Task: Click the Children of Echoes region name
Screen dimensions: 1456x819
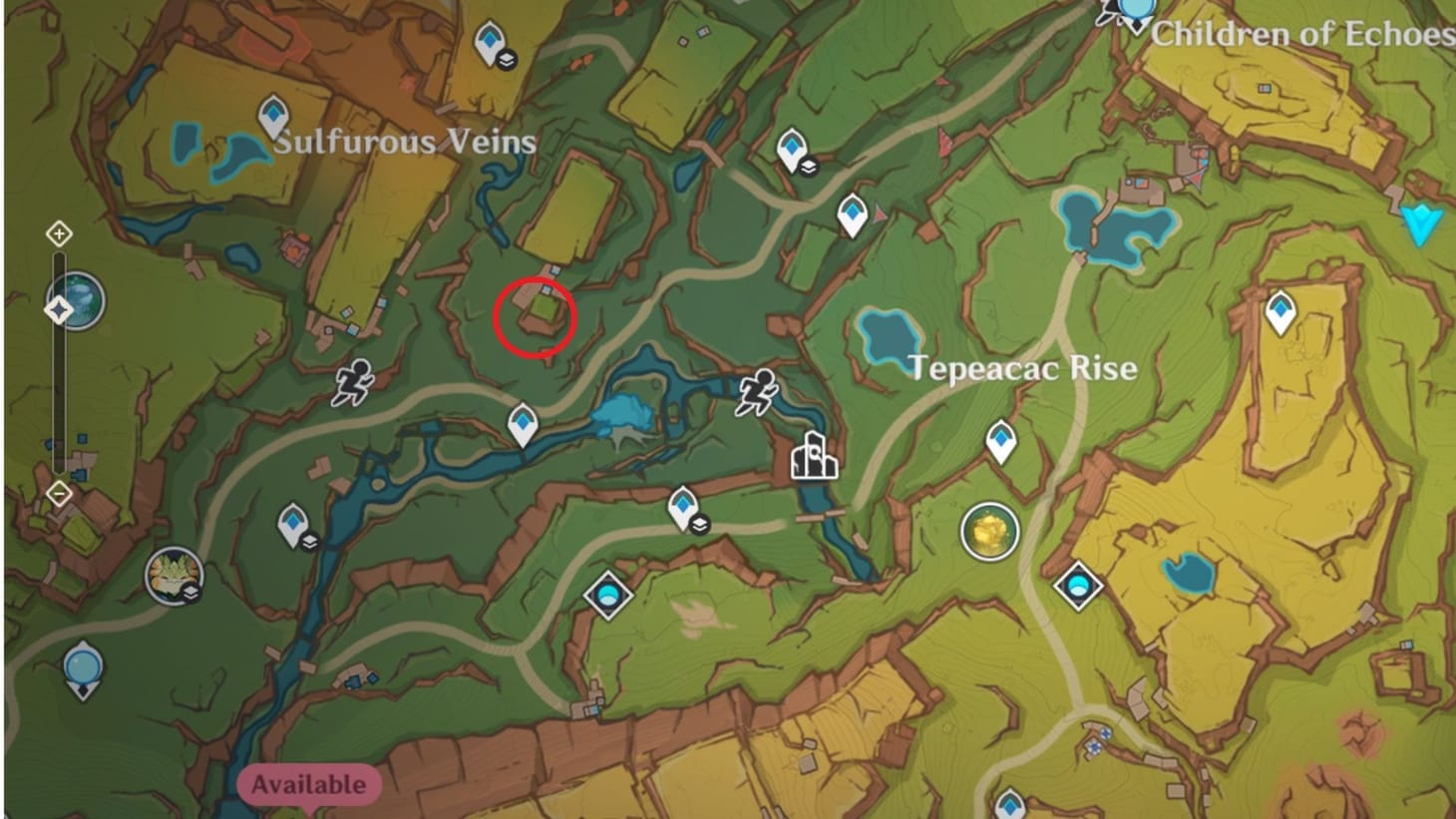Action: [1296, 35]
